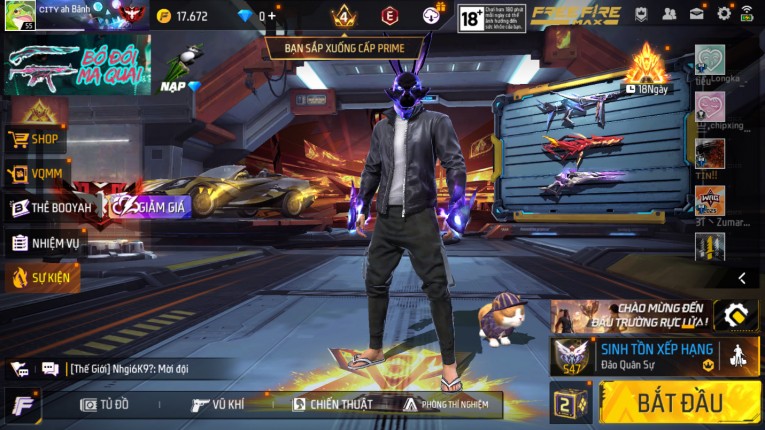Open the VŨ KHÍ weapons tab
The height and width of the screenshot is (430, 765).
click(218, 405)
